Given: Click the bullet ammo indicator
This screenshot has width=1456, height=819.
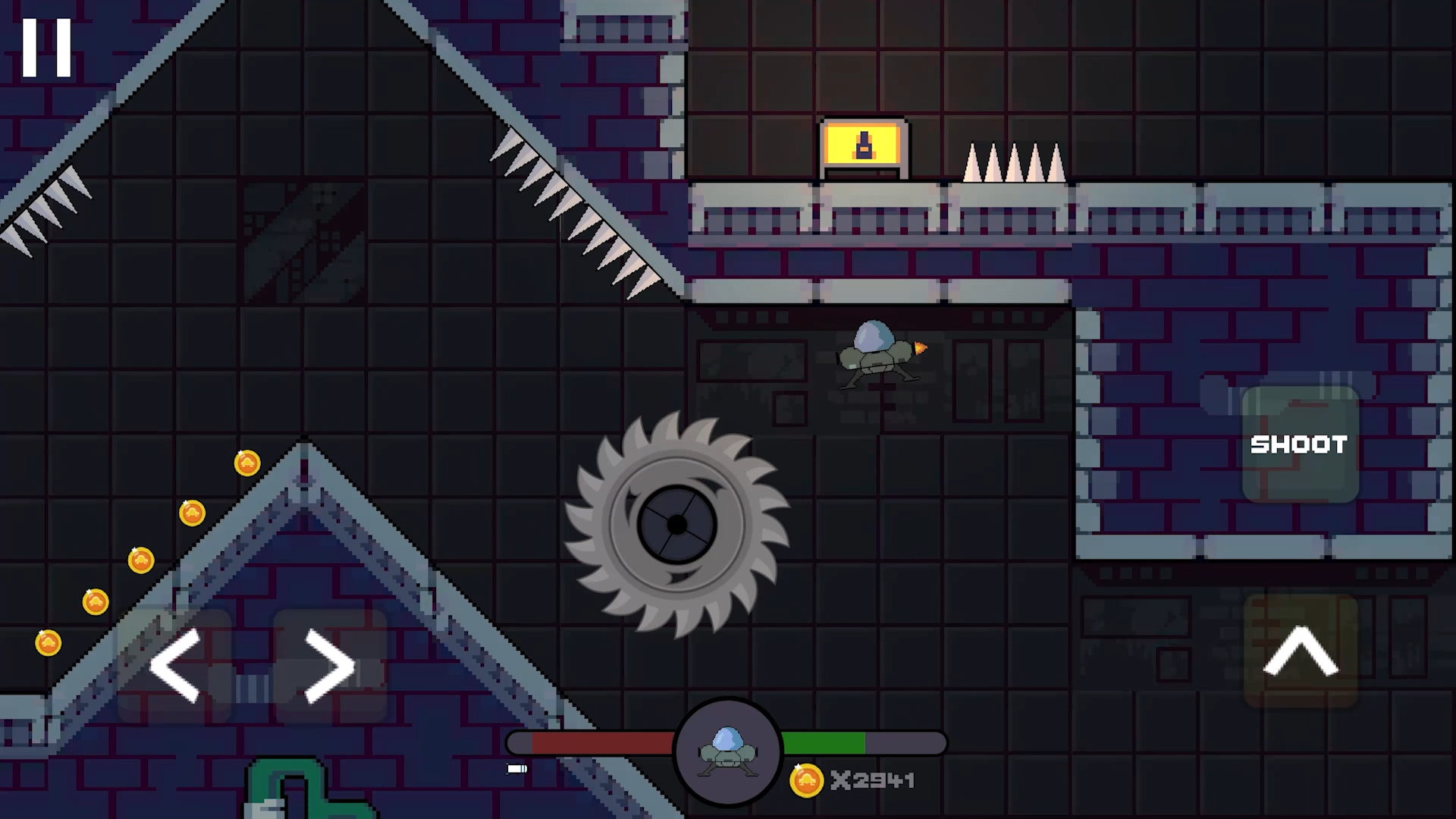Looking at the screenshot, I should [516, 769].
